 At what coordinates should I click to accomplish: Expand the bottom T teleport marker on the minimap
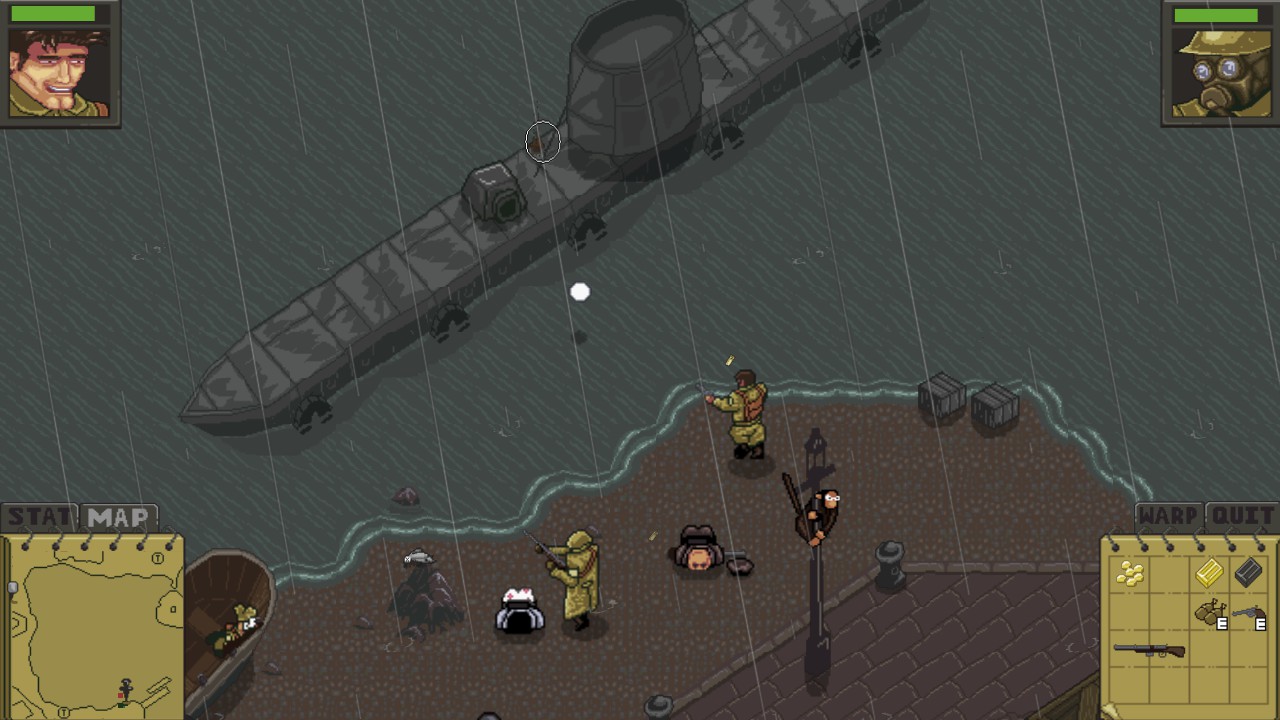point(64,711)
